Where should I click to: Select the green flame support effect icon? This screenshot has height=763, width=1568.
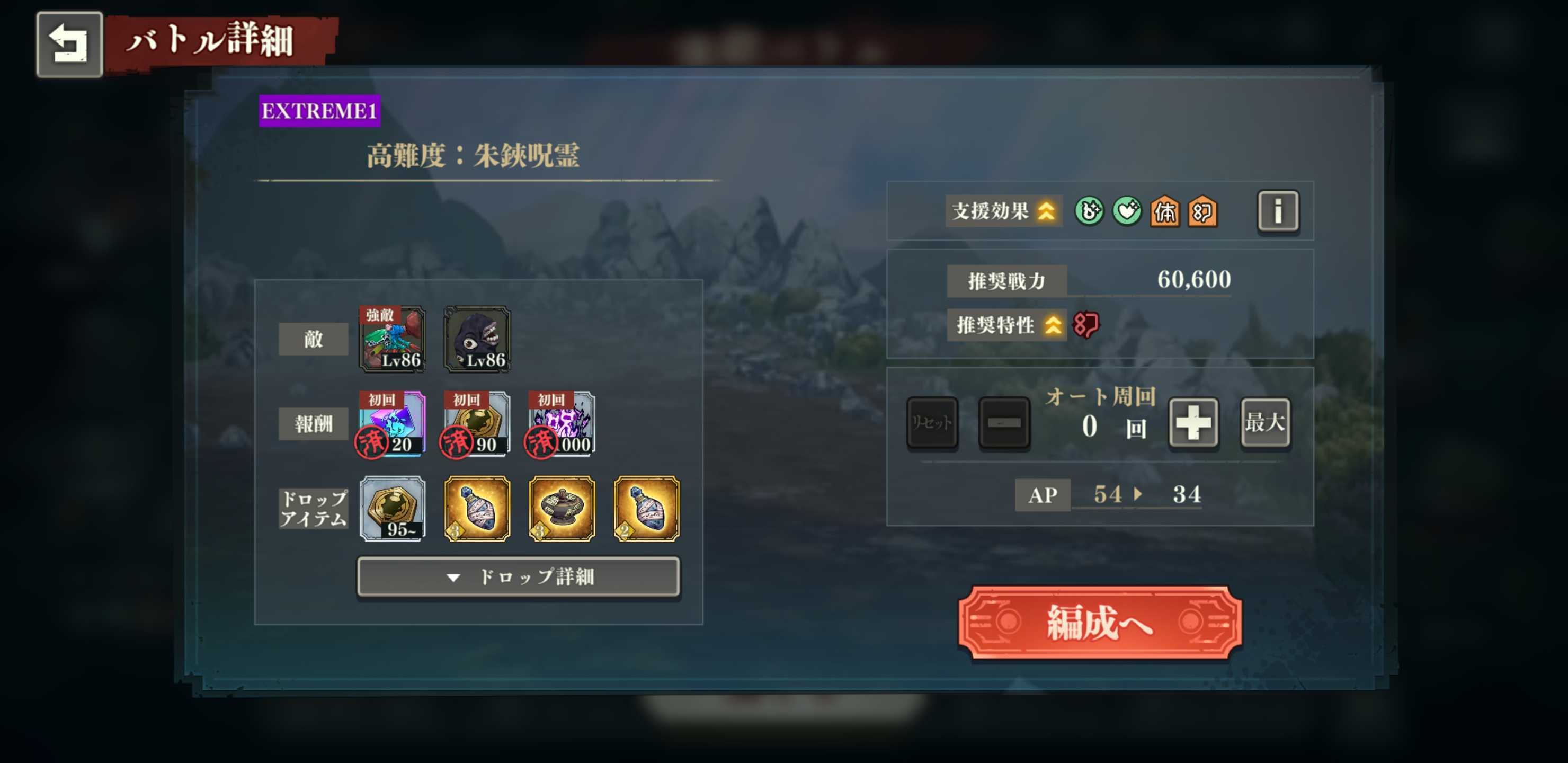[1089, 212]
